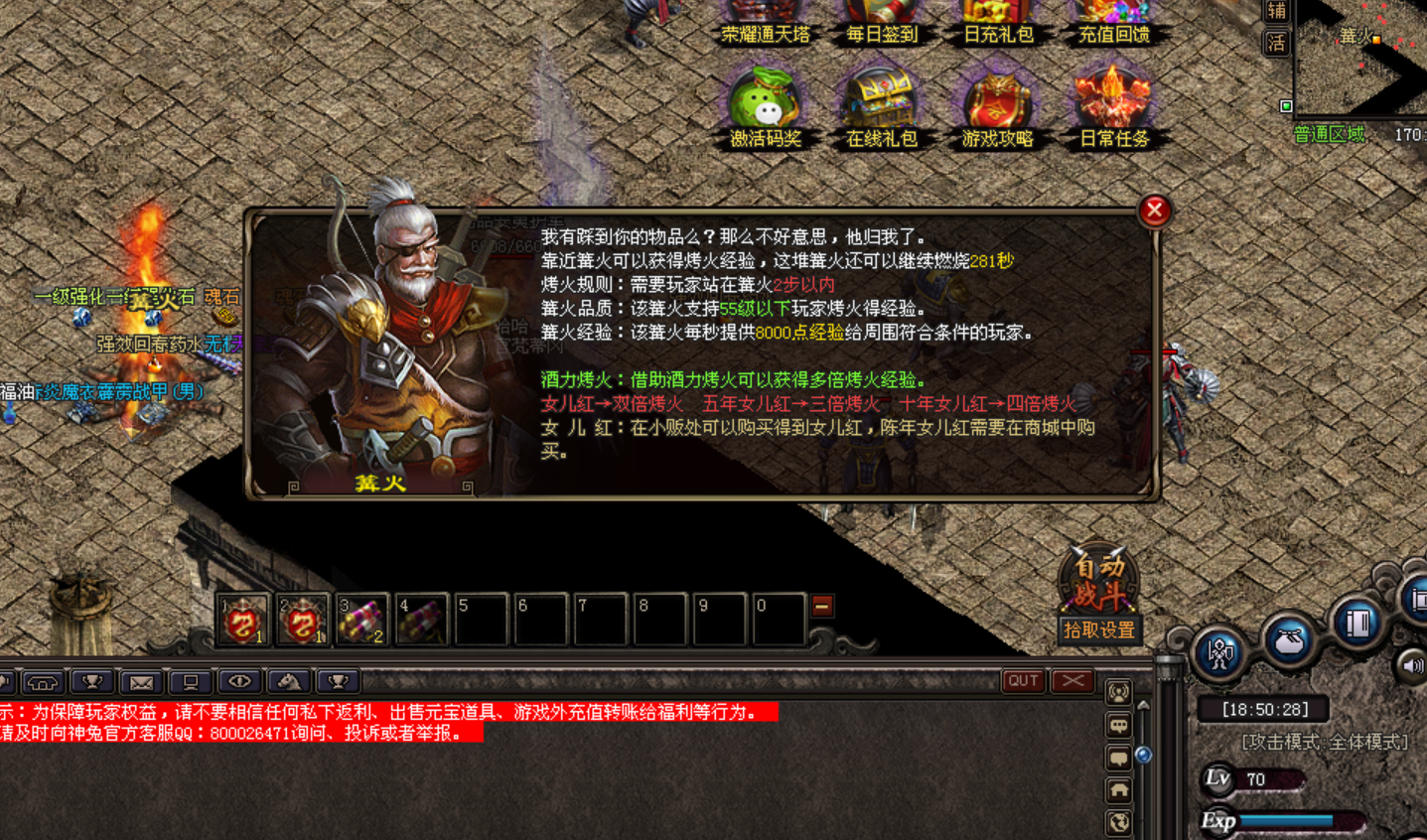The image size is (1427, 840).
Task: Open the 日充礼包 daily recharge gift
Action: 997,22
